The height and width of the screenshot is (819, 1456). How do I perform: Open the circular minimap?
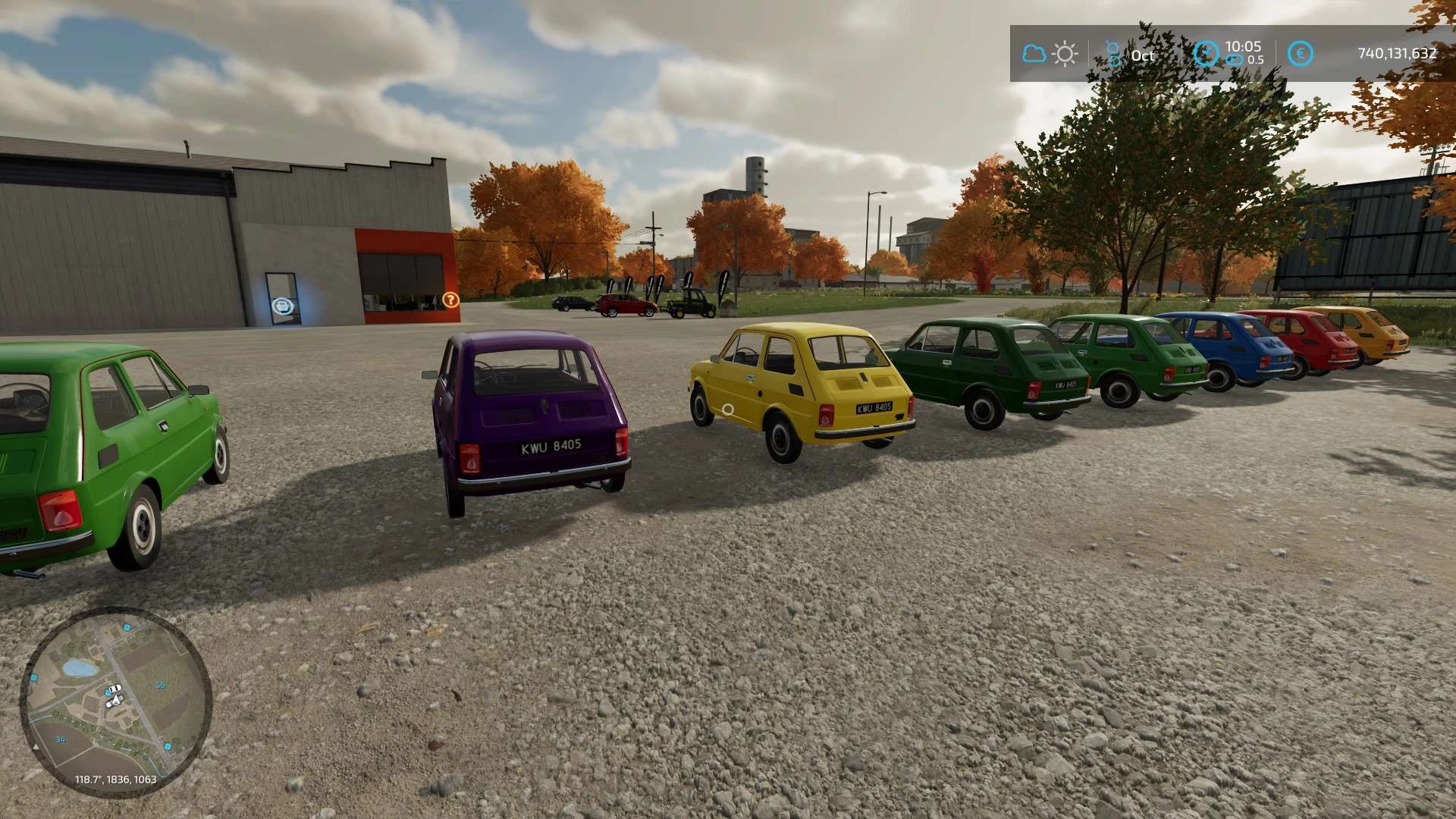point(115,701)
